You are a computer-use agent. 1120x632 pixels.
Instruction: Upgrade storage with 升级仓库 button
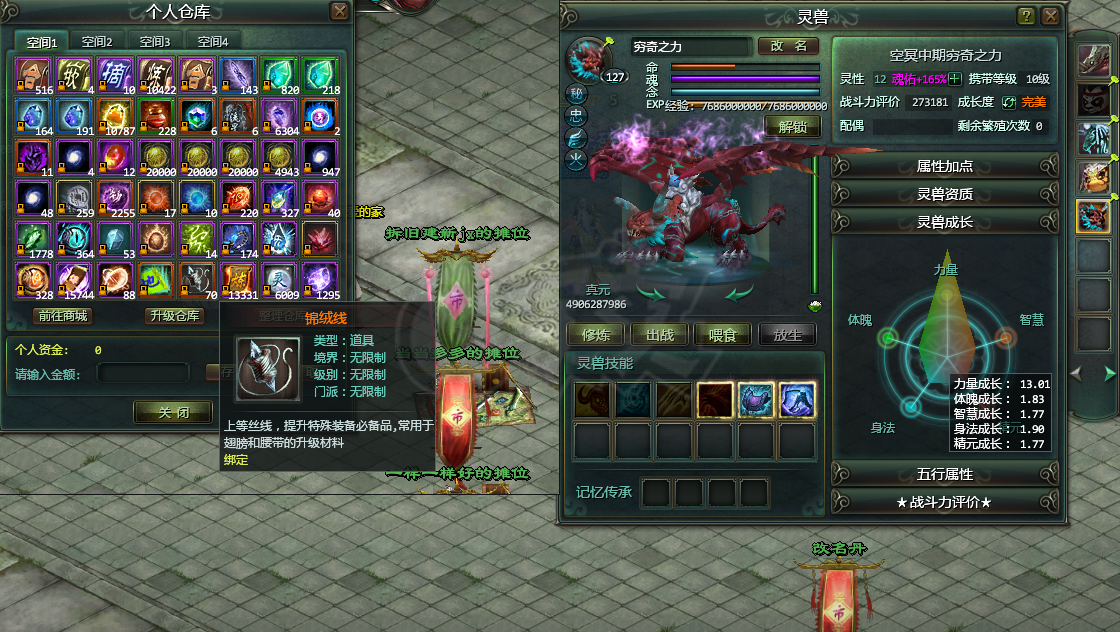point(175,316)
